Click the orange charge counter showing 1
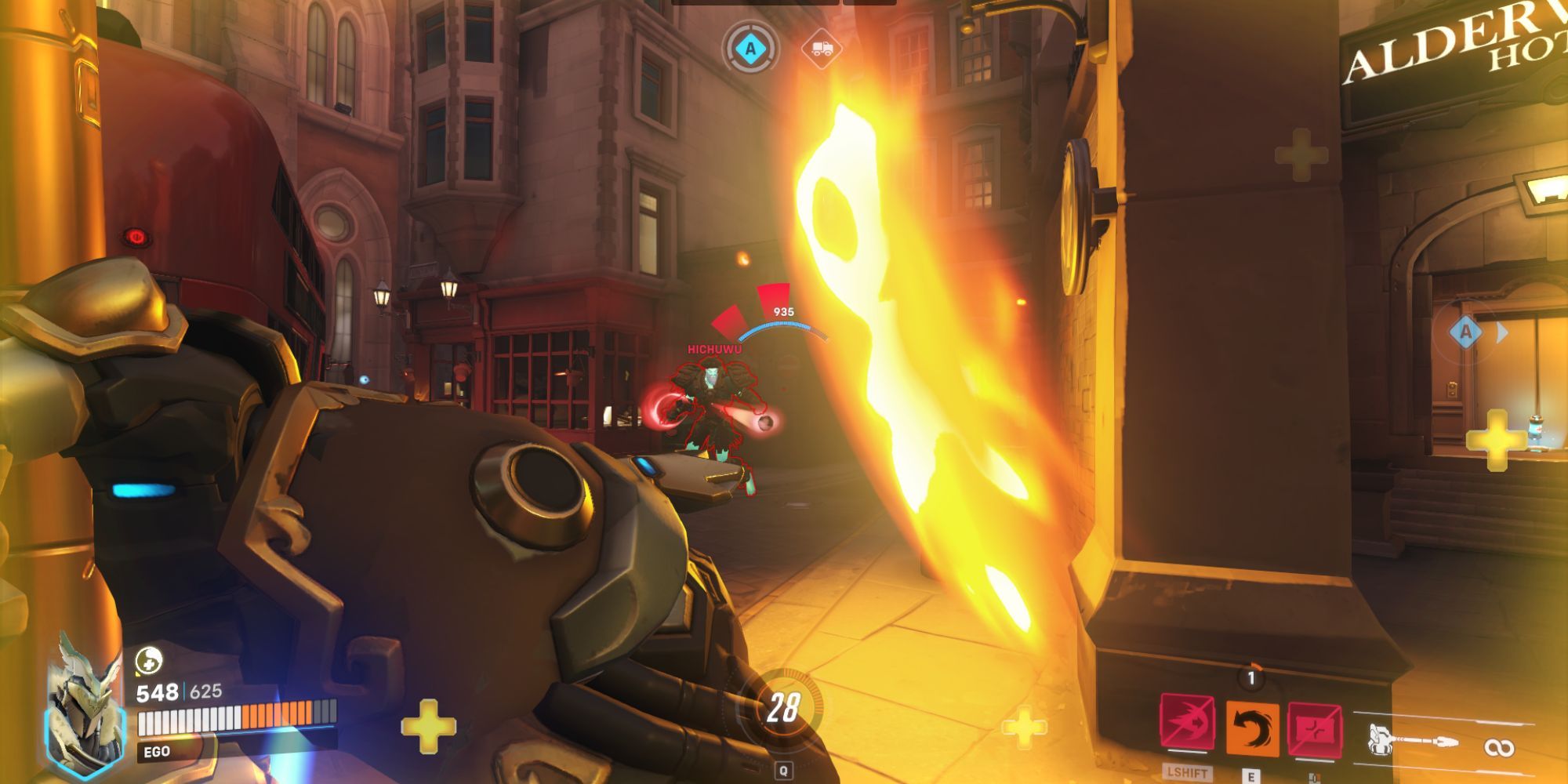1568x784 pixels. (1251, 677)
